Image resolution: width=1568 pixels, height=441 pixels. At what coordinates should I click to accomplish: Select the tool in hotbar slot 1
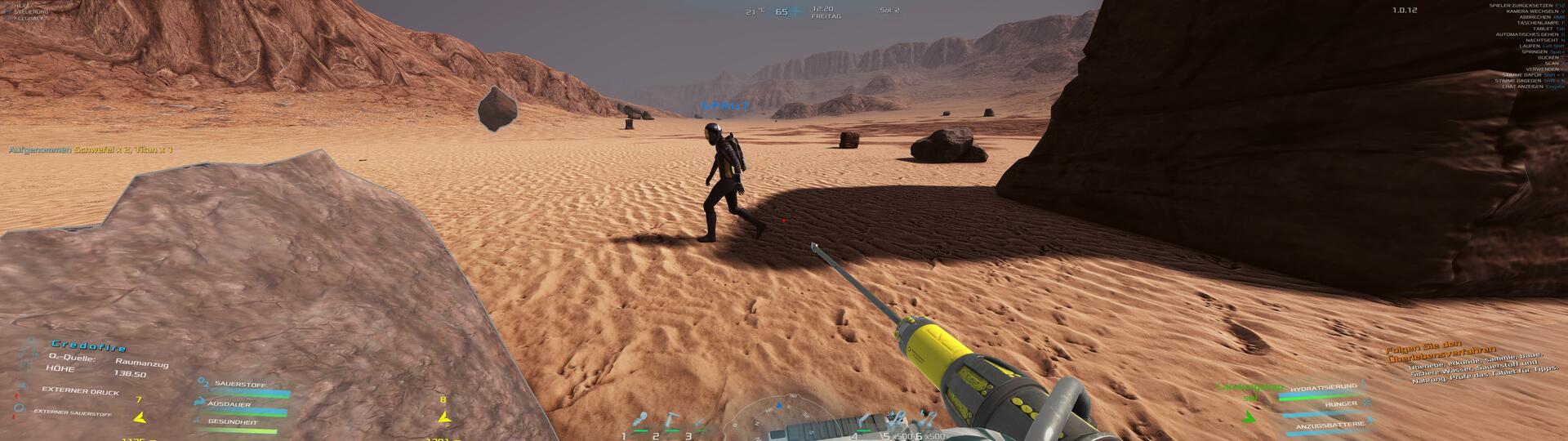pyautogui.click(x=640, y=421)
